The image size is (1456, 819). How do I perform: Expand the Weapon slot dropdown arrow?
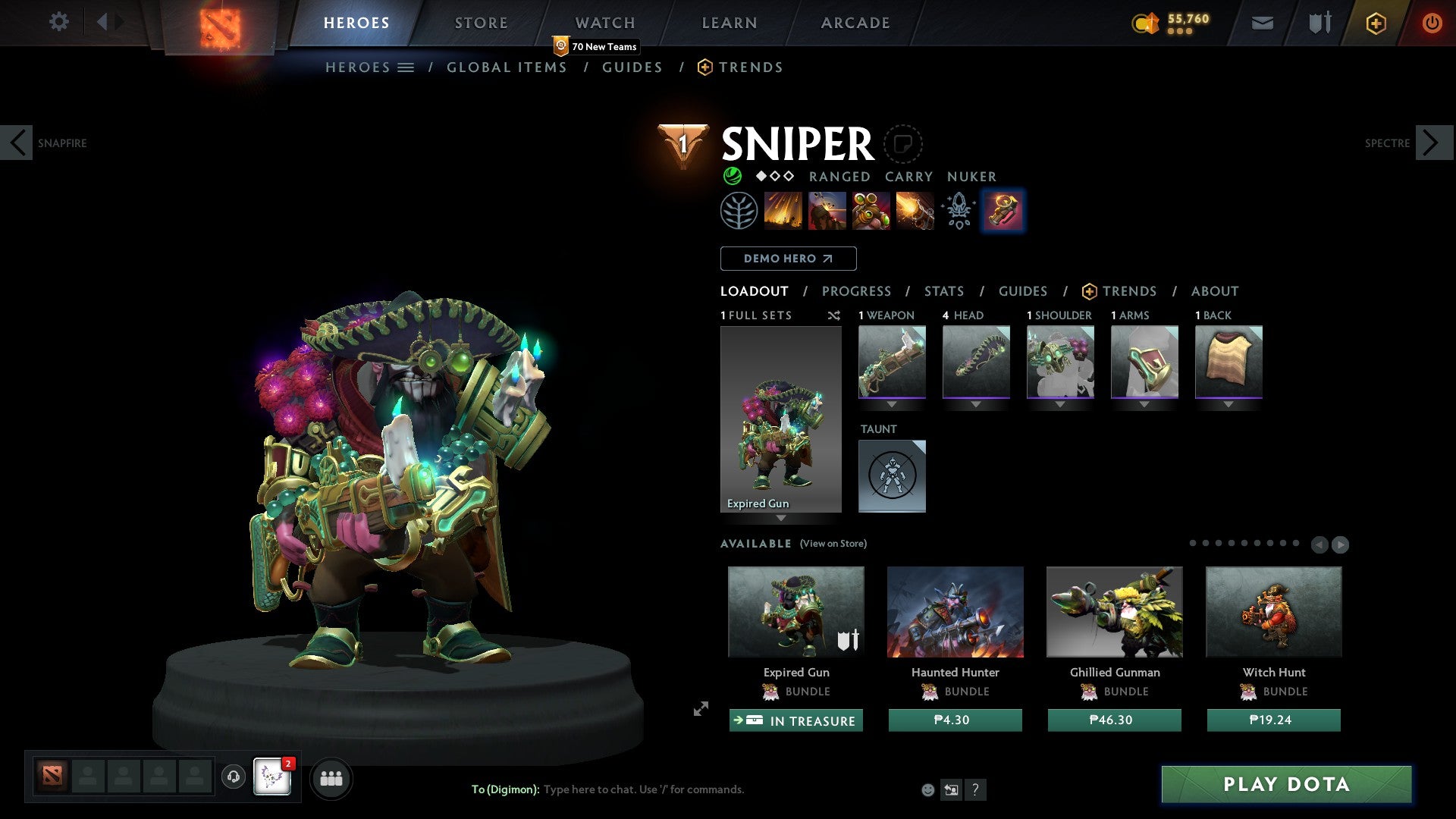click(x=892, y=404)
